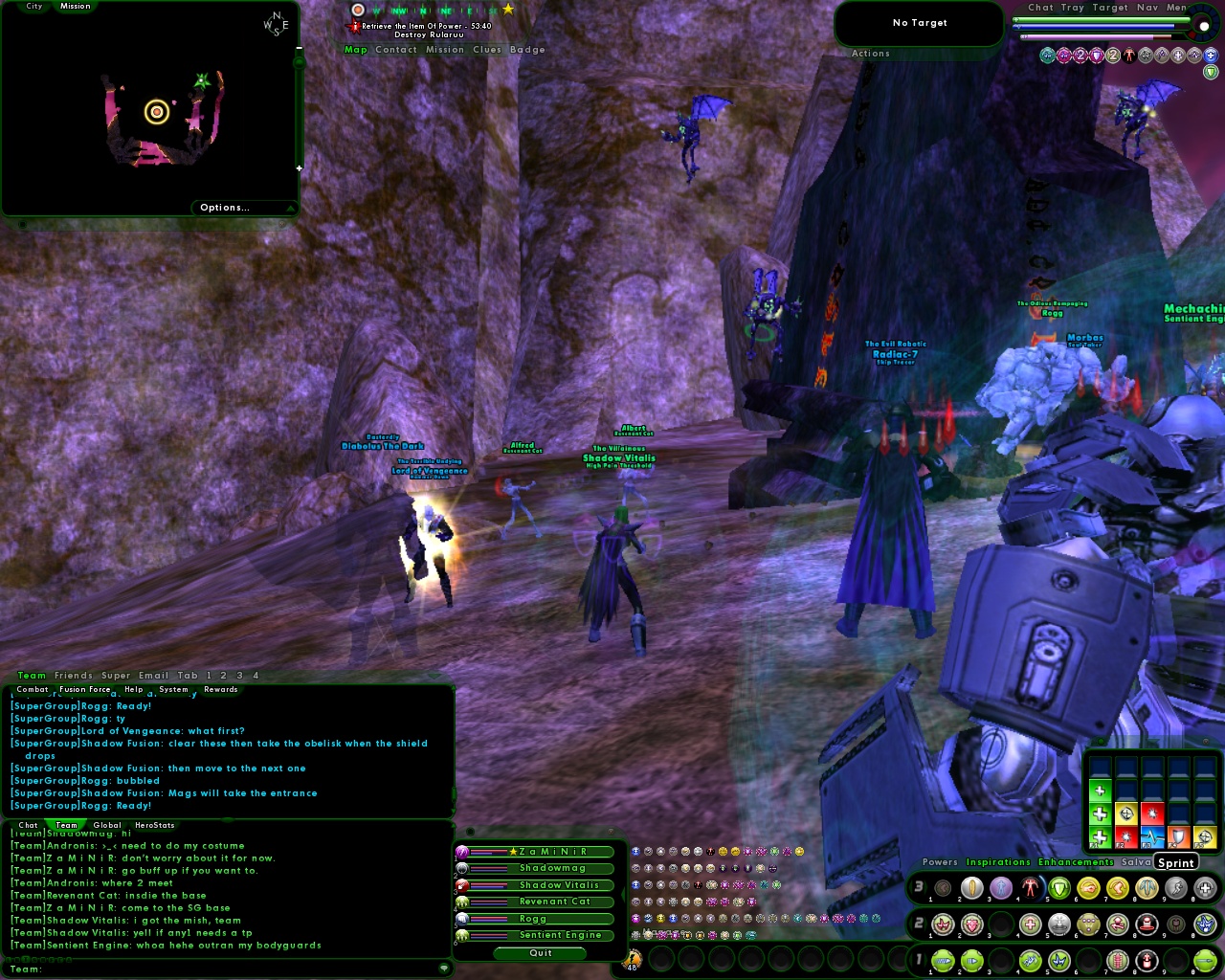The width and height of the screenshot is (1225, 980).
Task: Open the Inspirations tab
Action: click(x=999, y=861)
